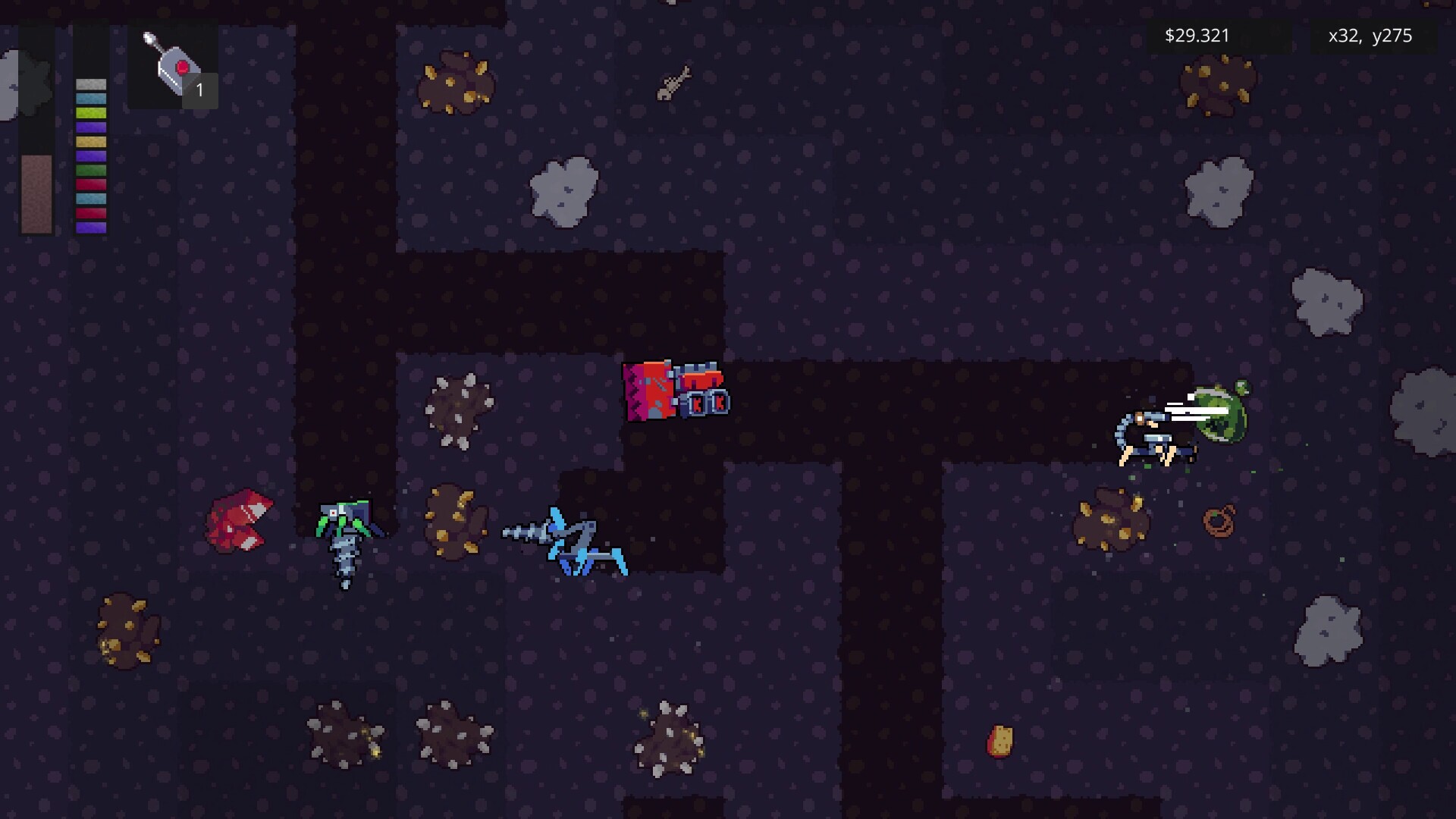Click the gray ore segment atop the cargo column
This screenshot has width=1456, height=819.
(x=90, y=83)
